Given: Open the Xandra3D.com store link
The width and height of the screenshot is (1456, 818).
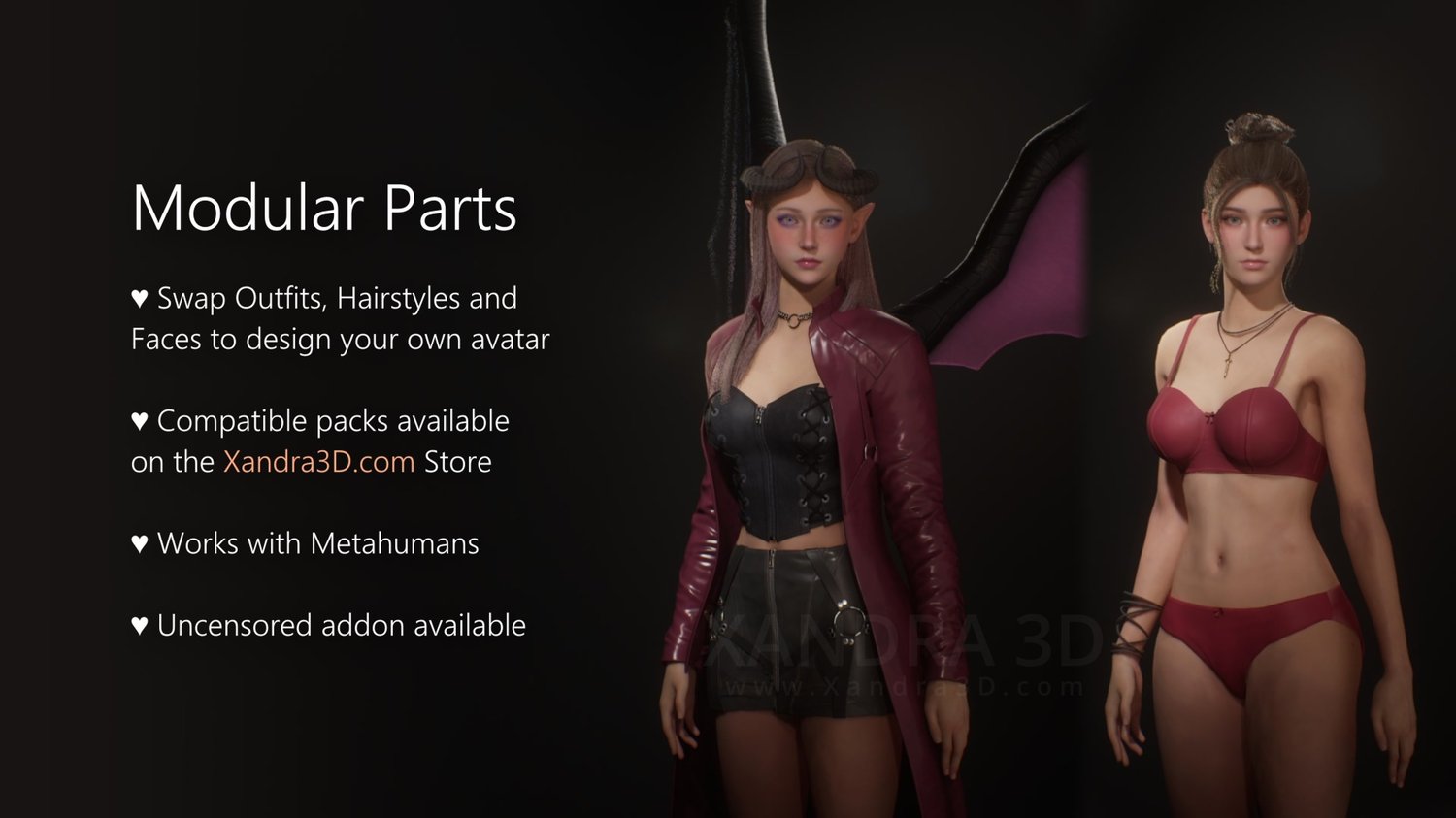Looking at the screenshot, I should pyautogui.click(x=318, y=462).
